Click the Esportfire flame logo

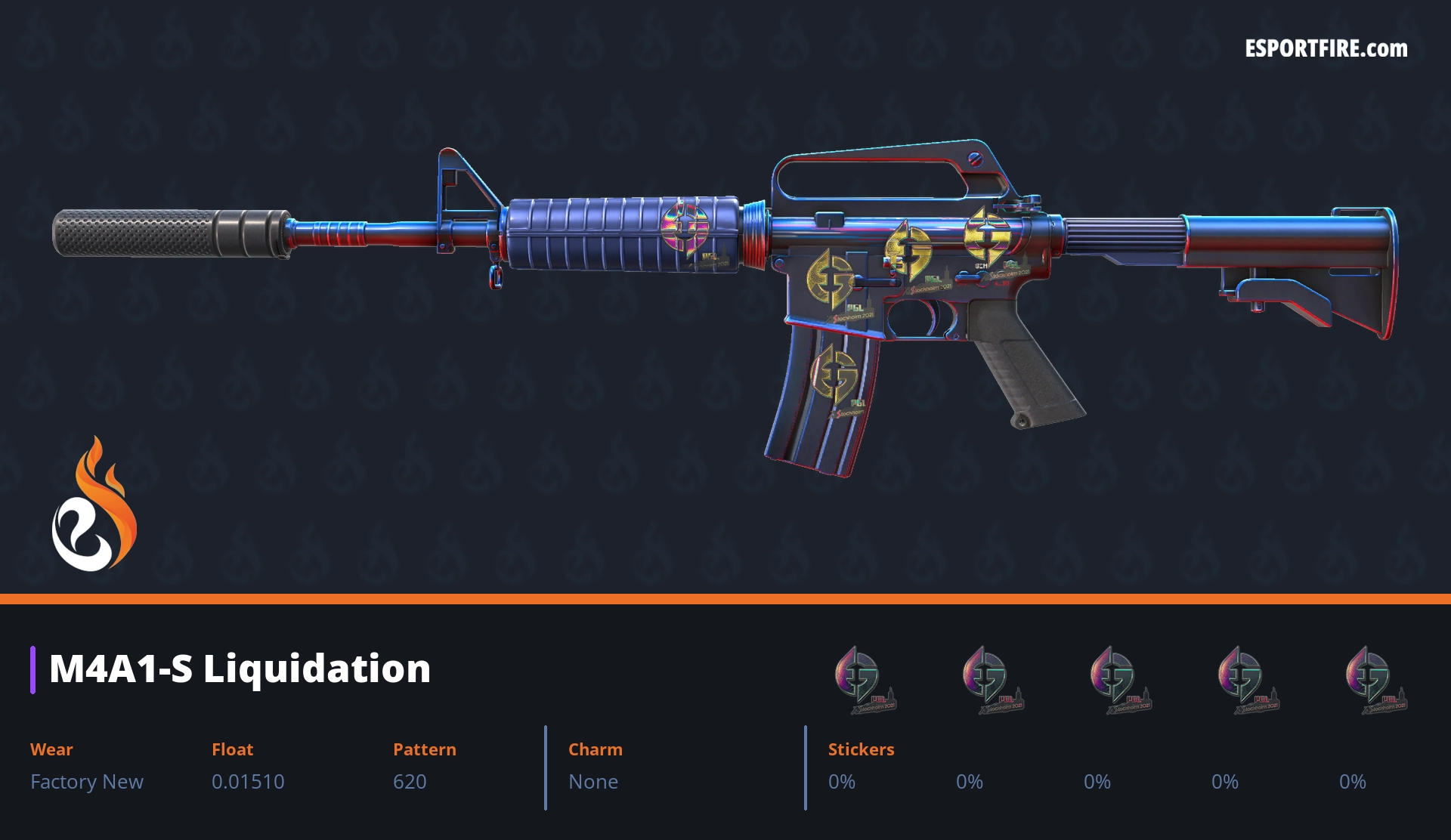pyautogui.click(x=94, y=505)
